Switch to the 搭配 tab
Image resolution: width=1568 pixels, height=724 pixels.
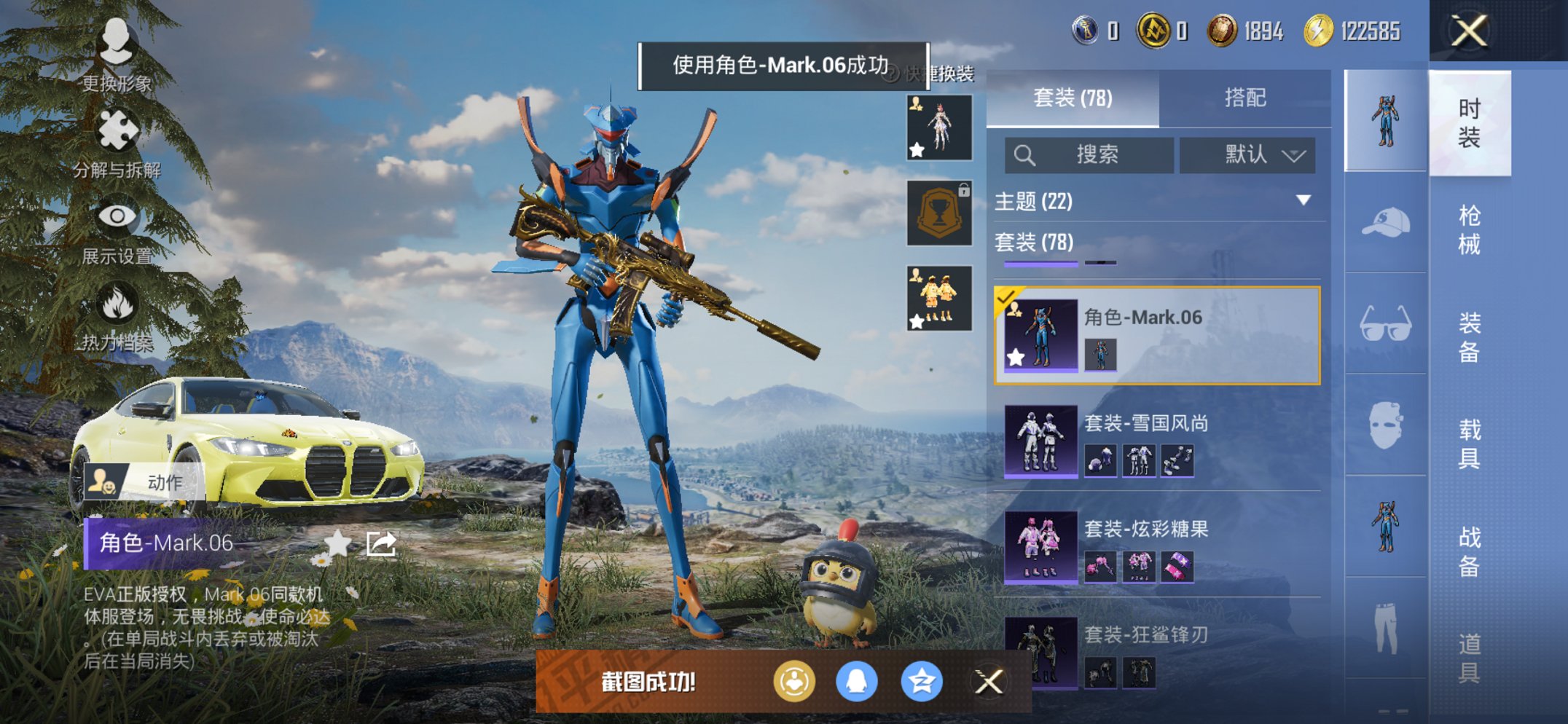pyautogui.click(x=1247, y=97)
